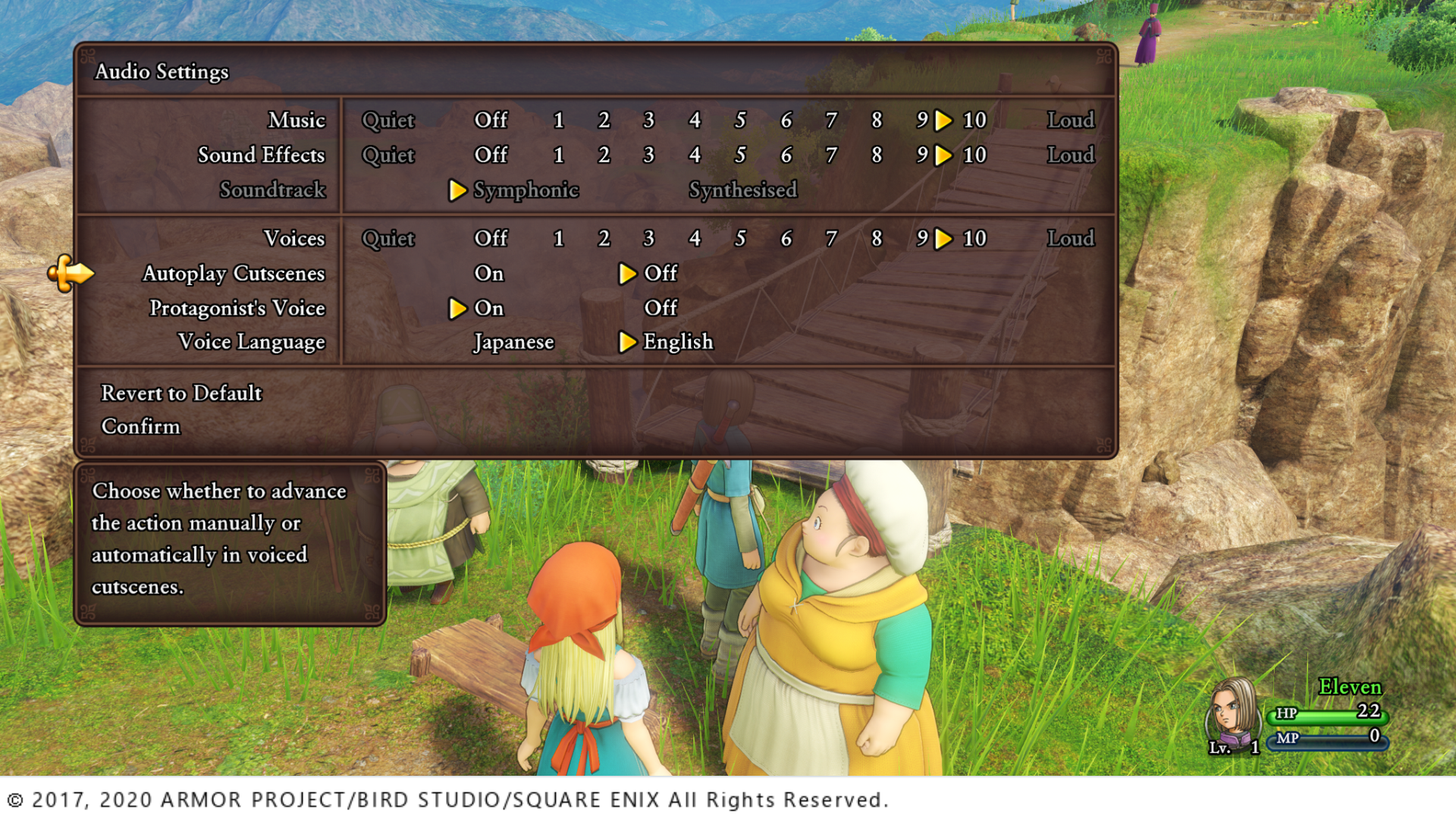The width and height of the screenshot is (1456, 819).
Task: Disable Protagonist's Voice by selecting Off
Action: pos(661,308)
